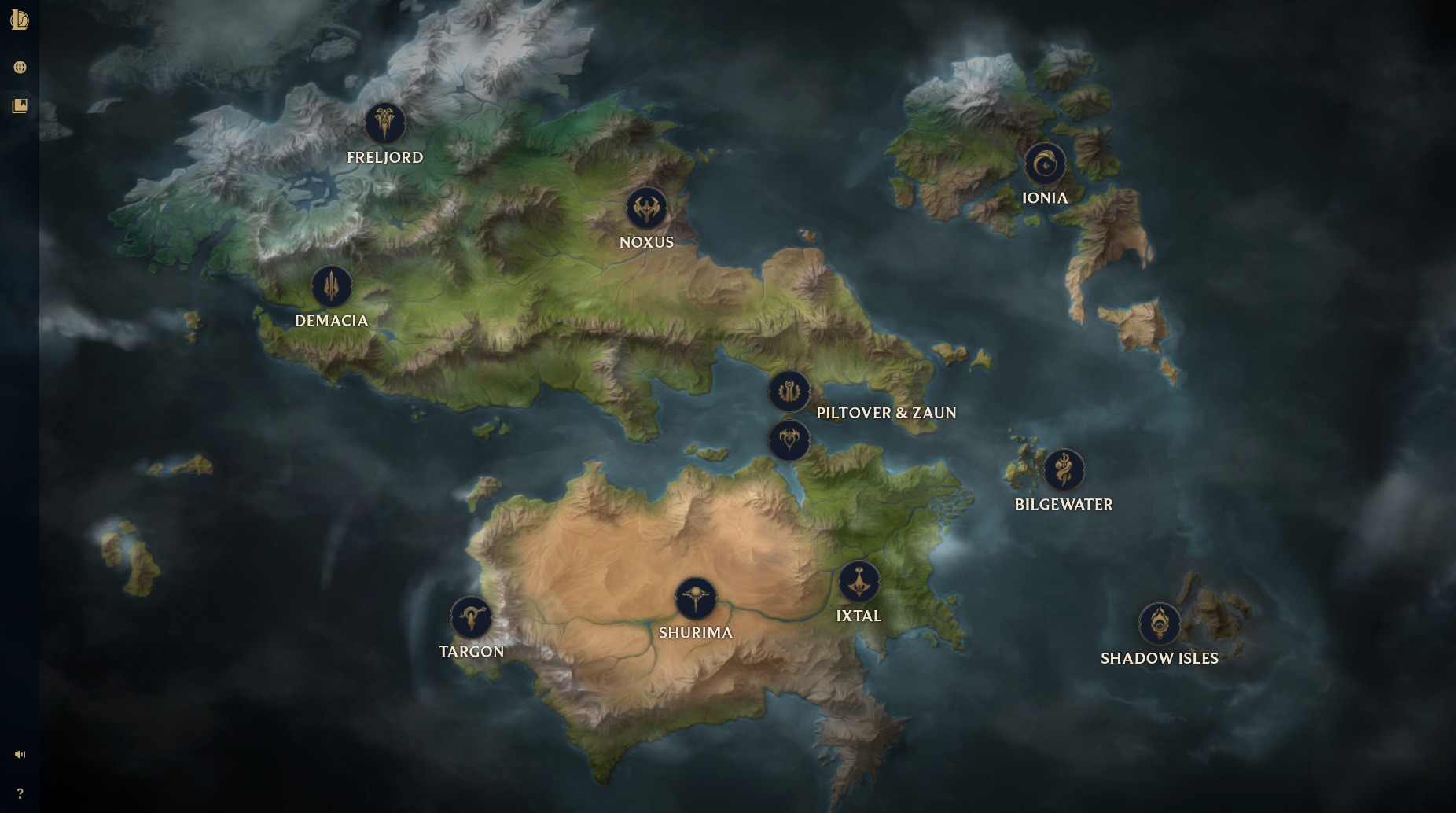The height and width of the screenshot is (813, 1456).
Task: Click the FRELJORD region label
Action: tap(384, 157)
